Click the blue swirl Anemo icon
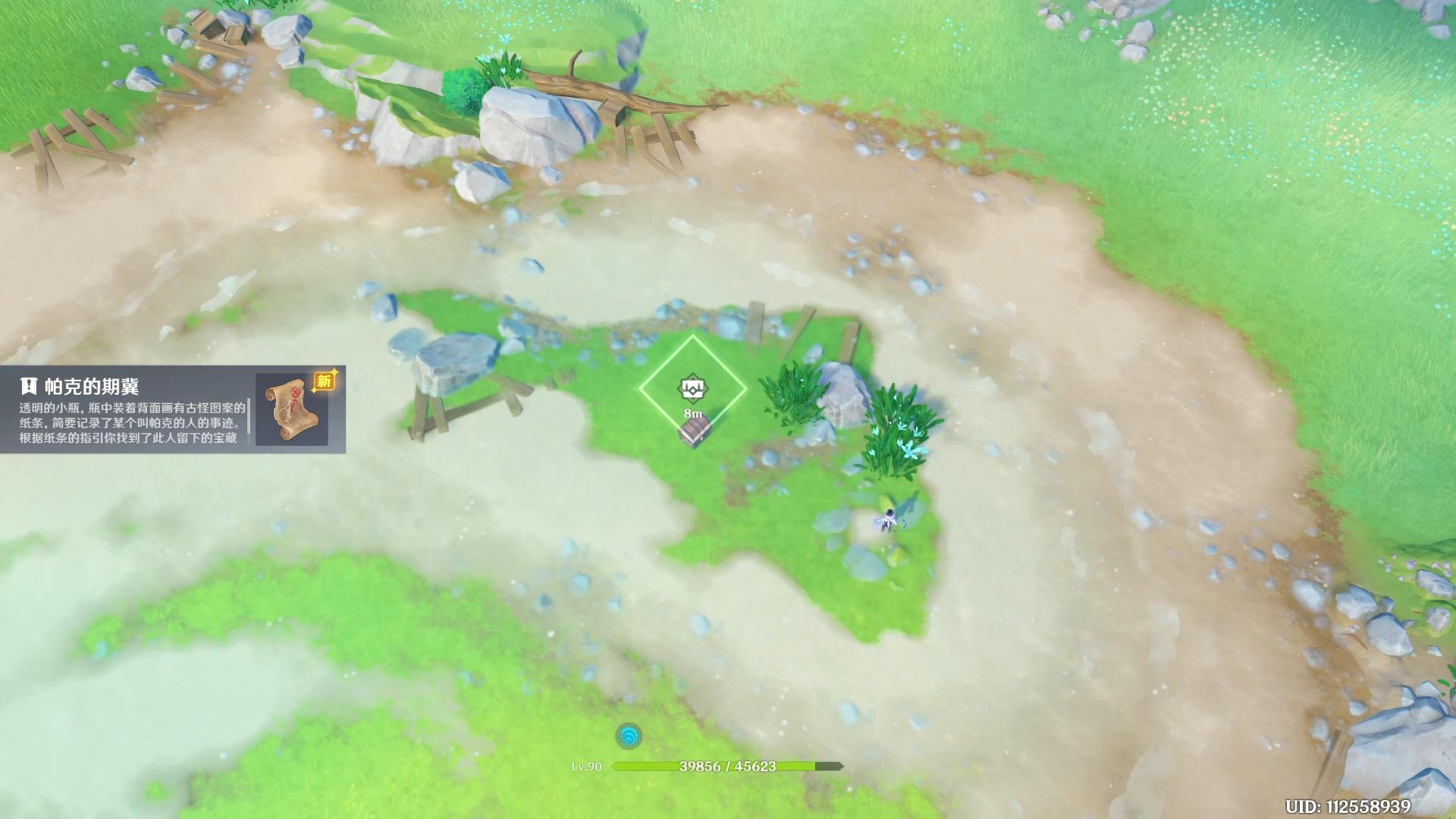 629,736
